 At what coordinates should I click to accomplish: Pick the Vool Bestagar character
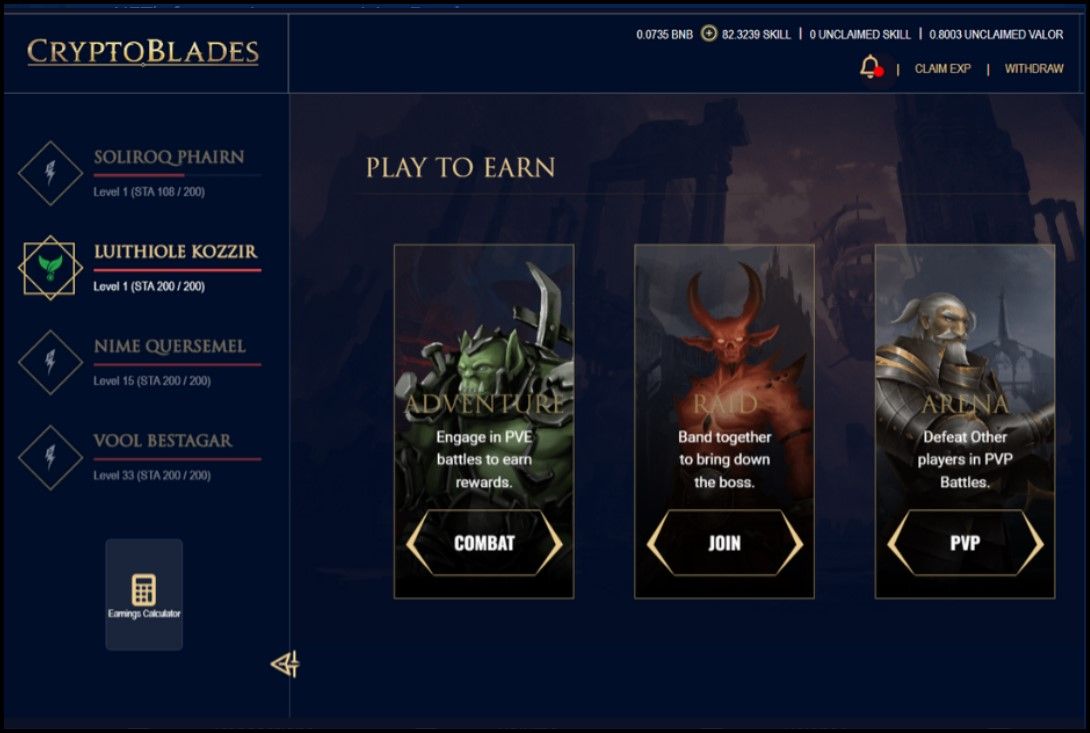[x=162, y=441]
